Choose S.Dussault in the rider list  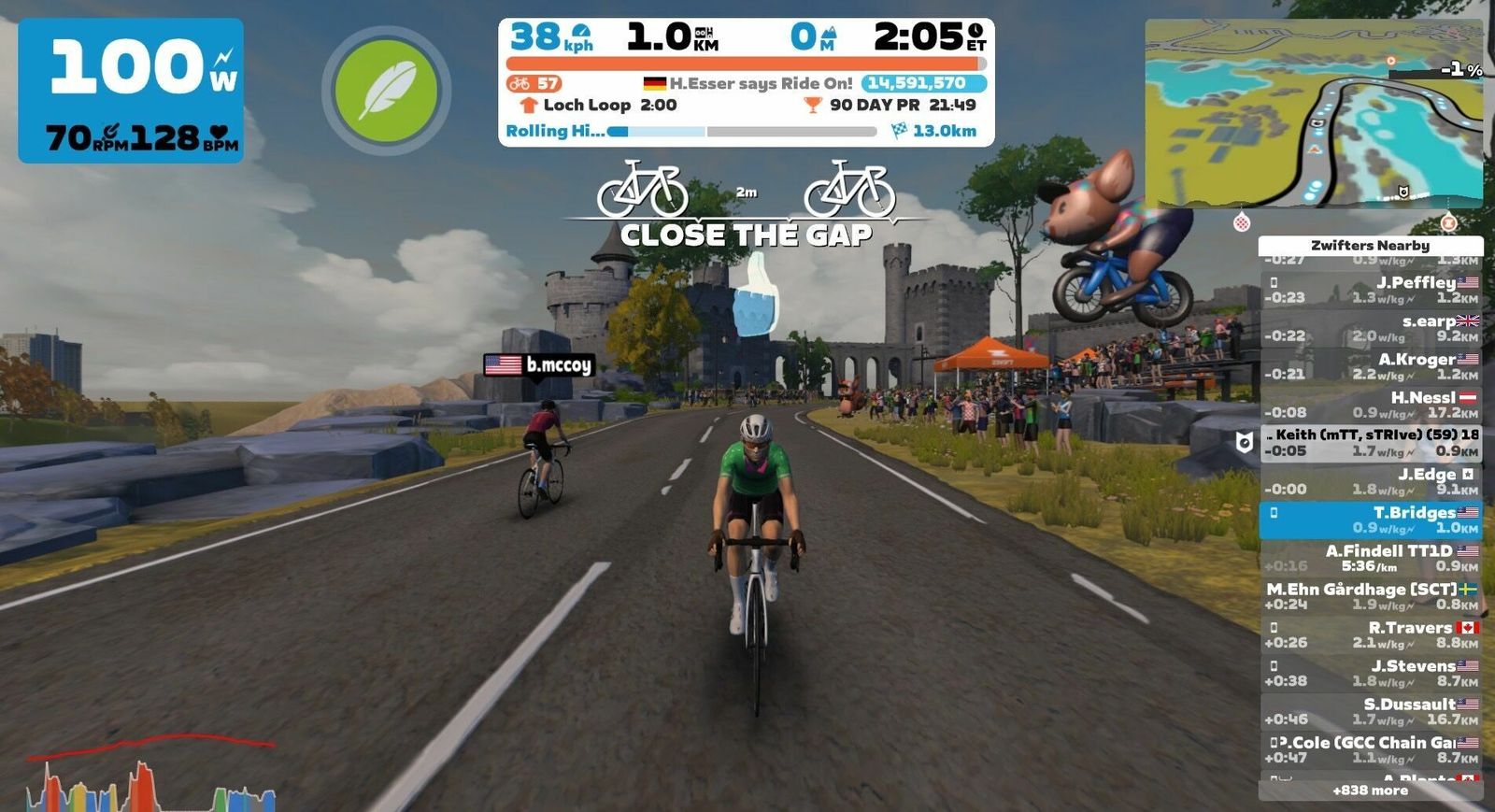coord(1370,711)
